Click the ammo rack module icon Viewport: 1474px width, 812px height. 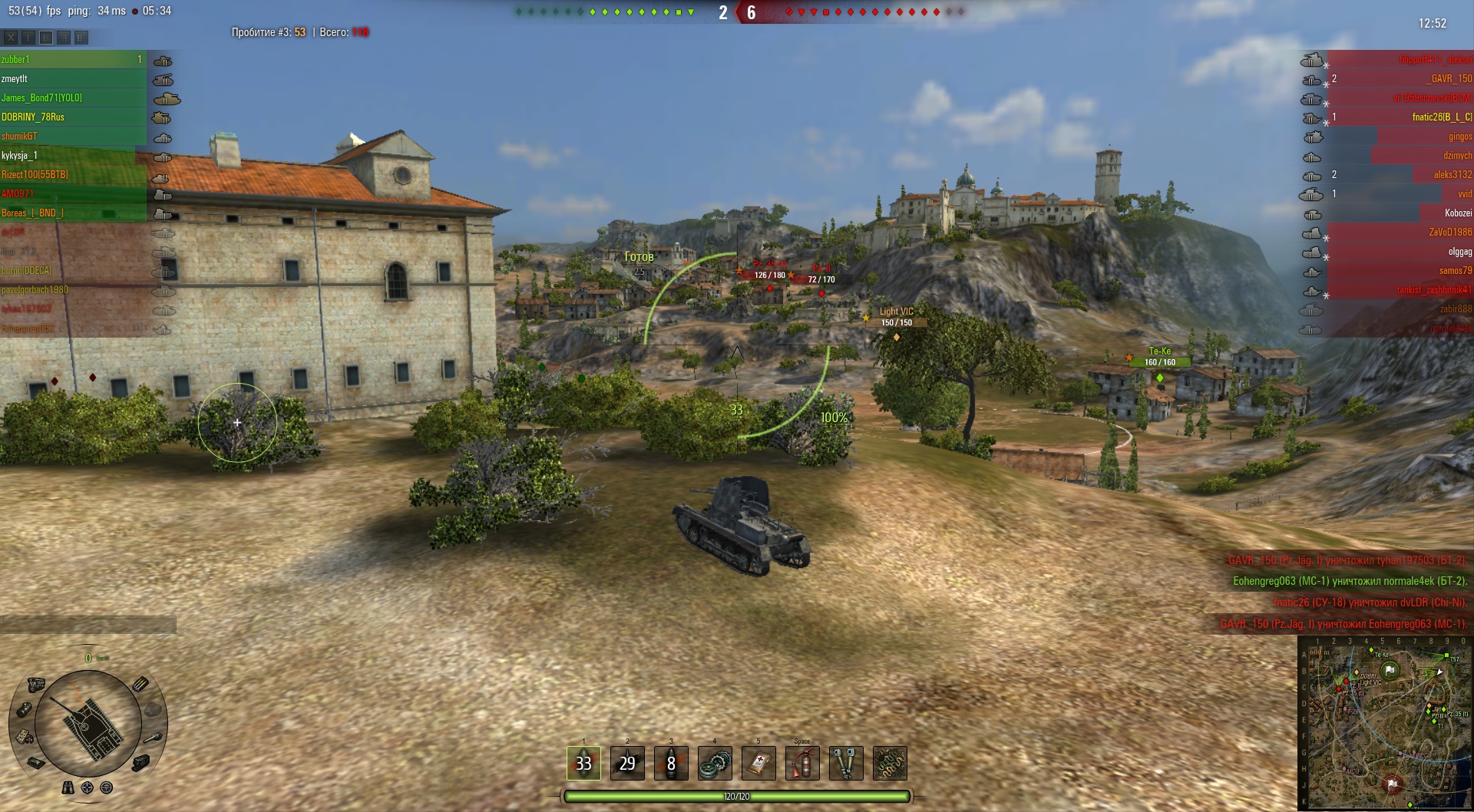[140, 684]
